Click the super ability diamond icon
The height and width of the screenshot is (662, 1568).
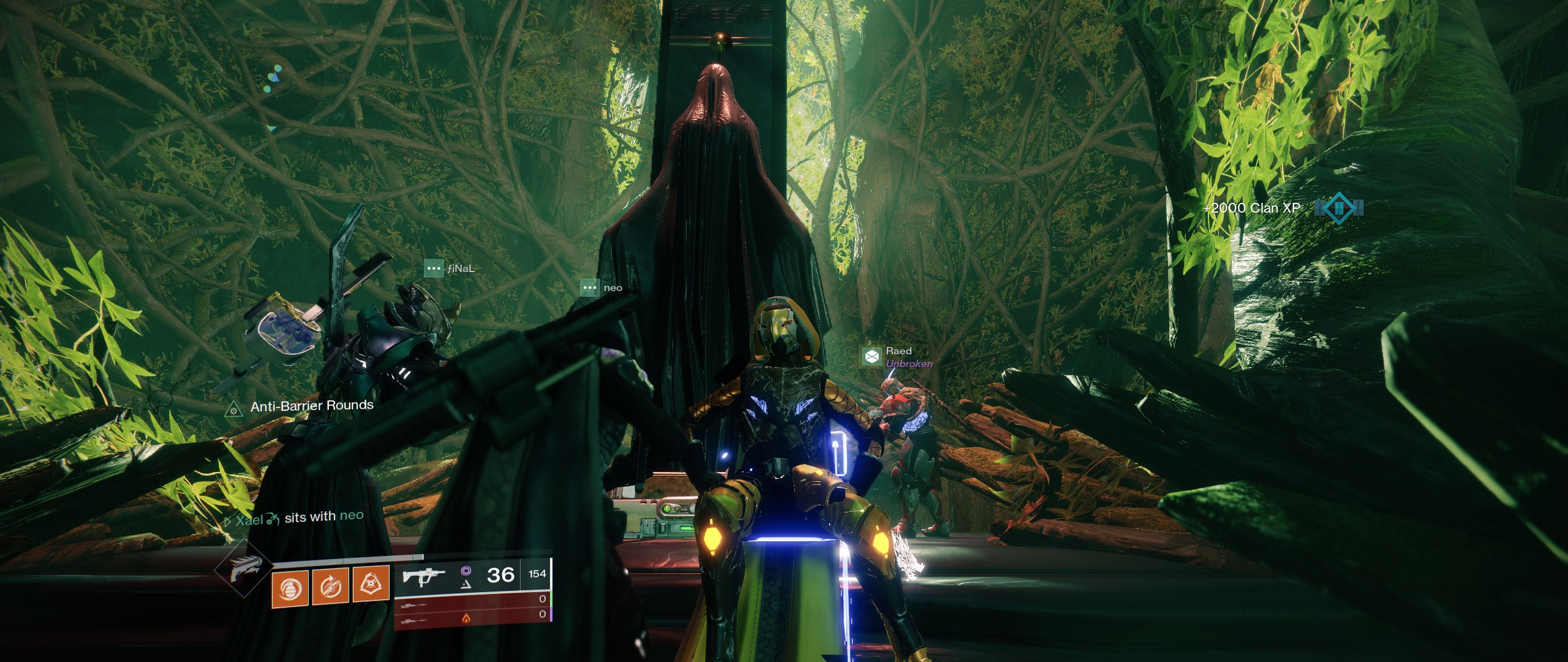tap(243, 576)
